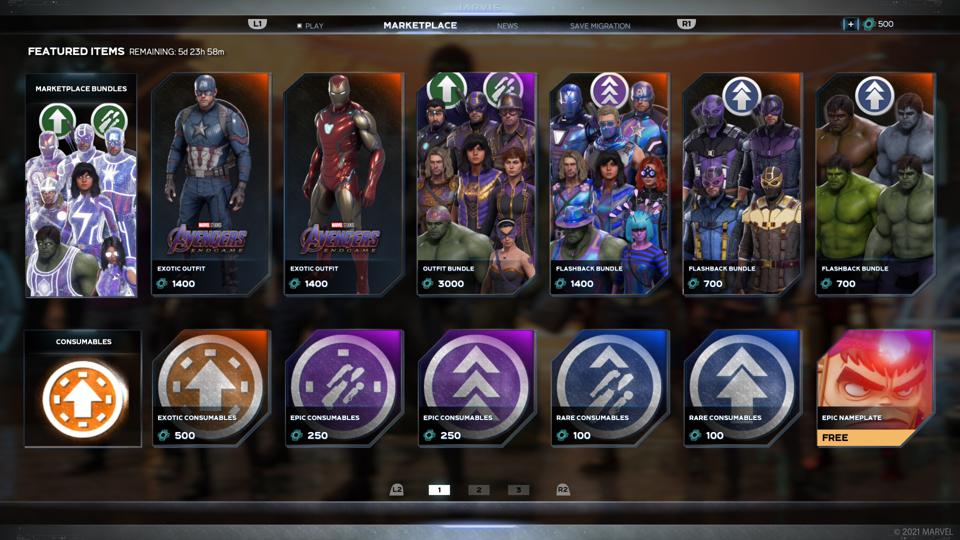Claim the free Epic Nameplate

pos(875,389)
